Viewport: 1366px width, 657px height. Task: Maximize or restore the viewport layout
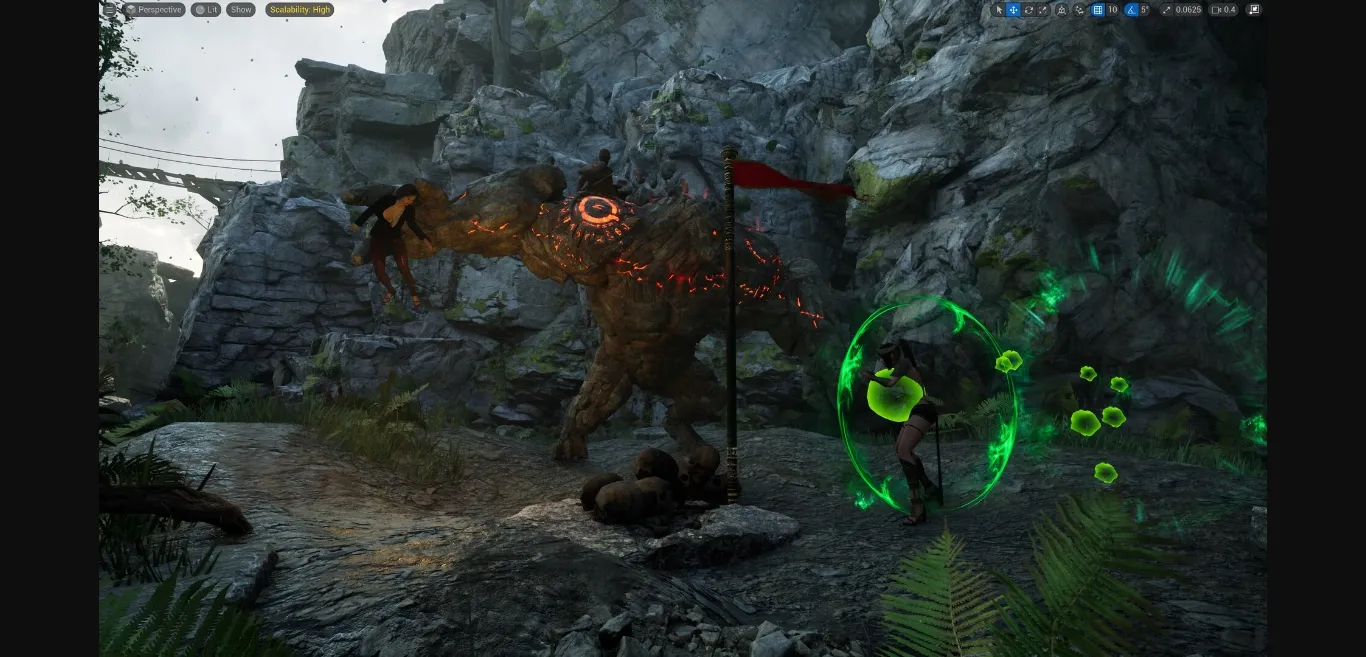1254,10
